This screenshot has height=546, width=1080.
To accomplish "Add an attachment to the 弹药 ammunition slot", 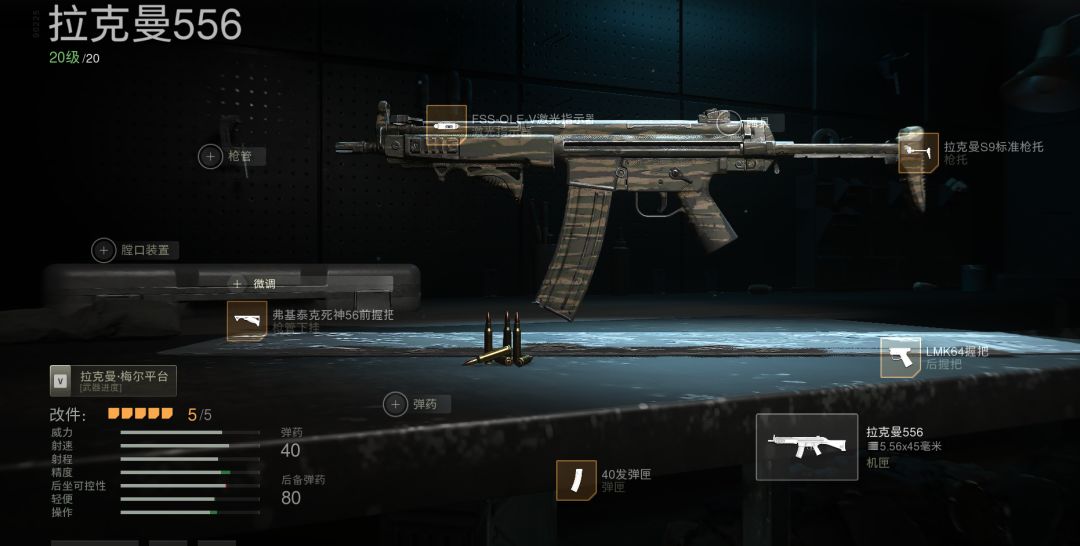I will [x=396, y=404].
